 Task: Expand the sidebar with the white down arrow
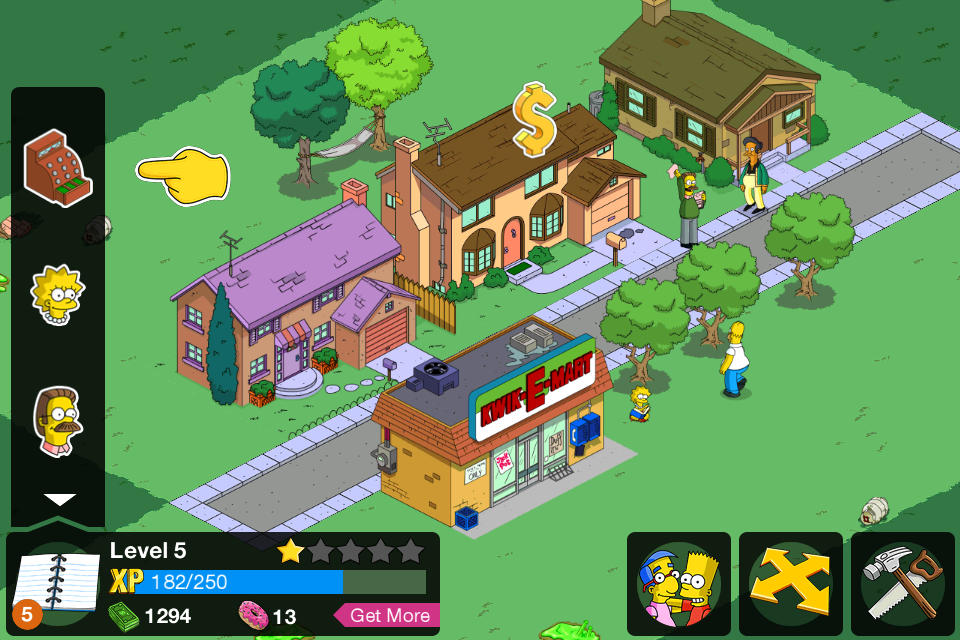[x=59, y=499]
